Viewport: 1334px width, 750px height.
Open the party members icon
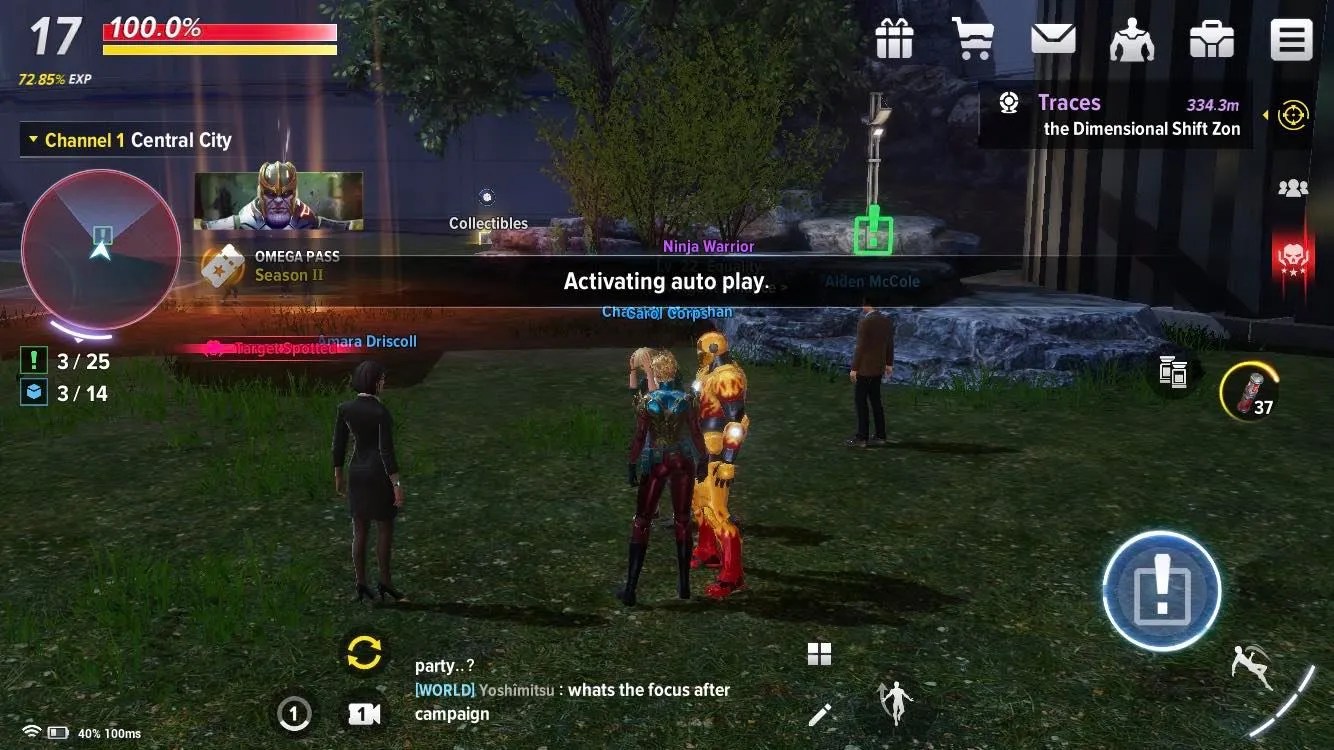point(1292,188)
